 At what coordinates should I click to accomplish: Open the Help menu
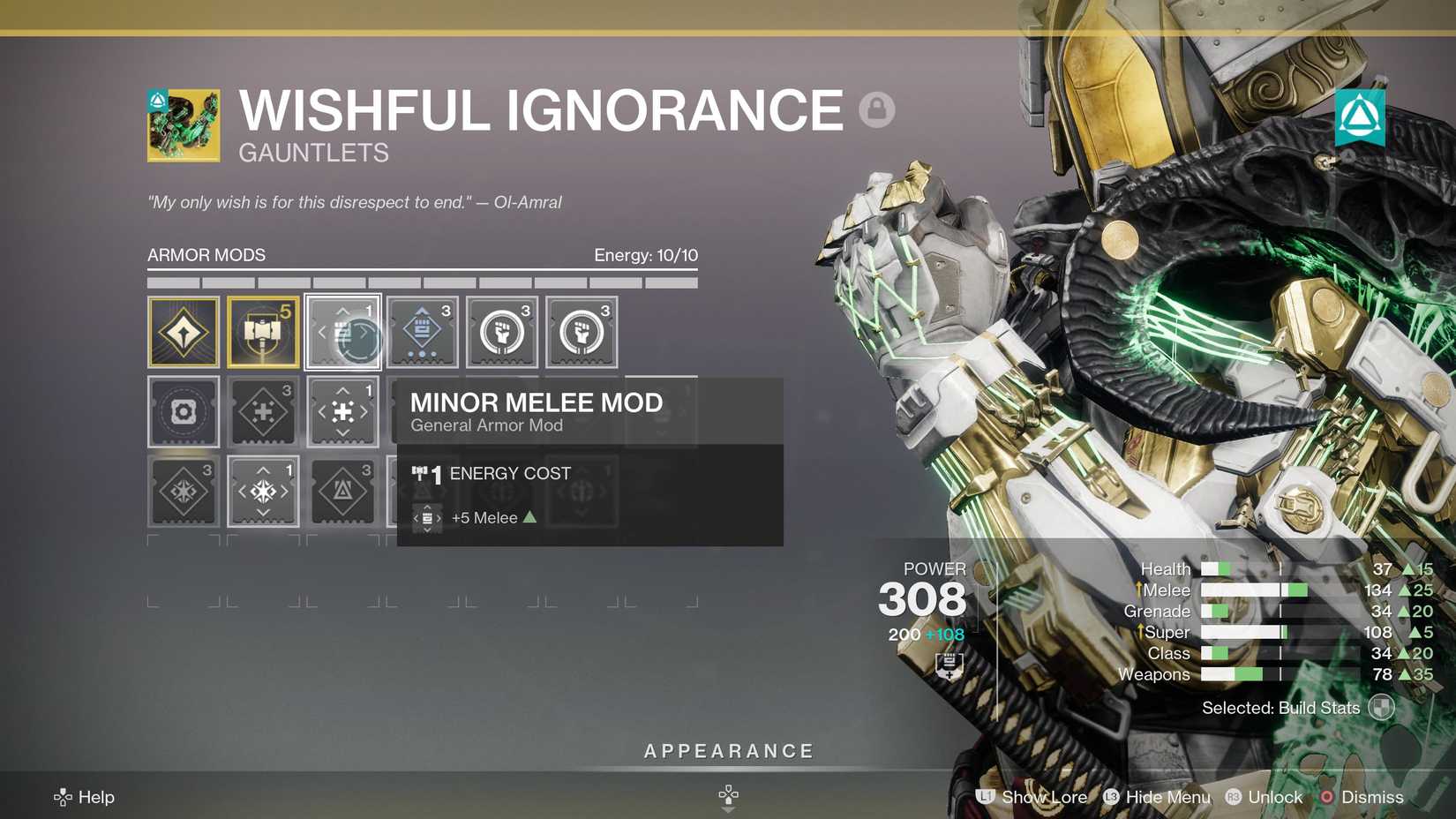coord(84,797)
